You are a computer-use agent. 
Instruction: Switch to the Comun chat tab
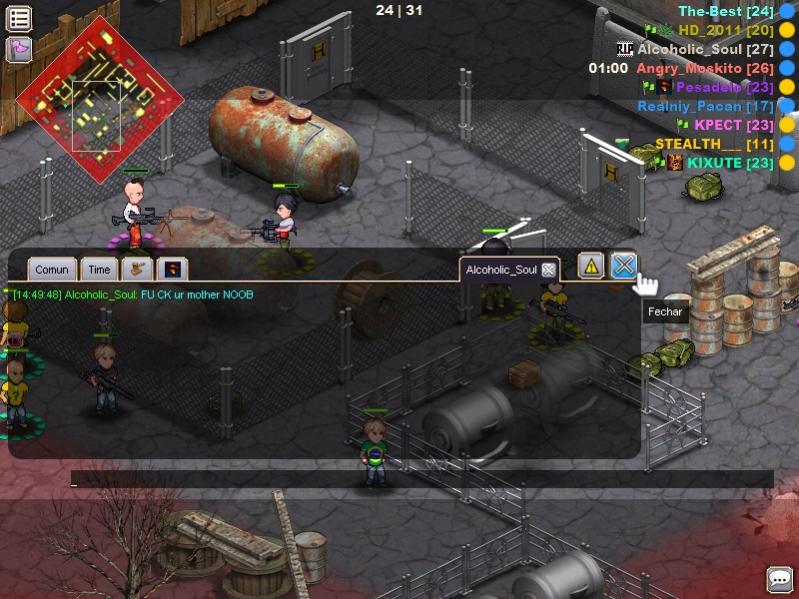(51, 269)
